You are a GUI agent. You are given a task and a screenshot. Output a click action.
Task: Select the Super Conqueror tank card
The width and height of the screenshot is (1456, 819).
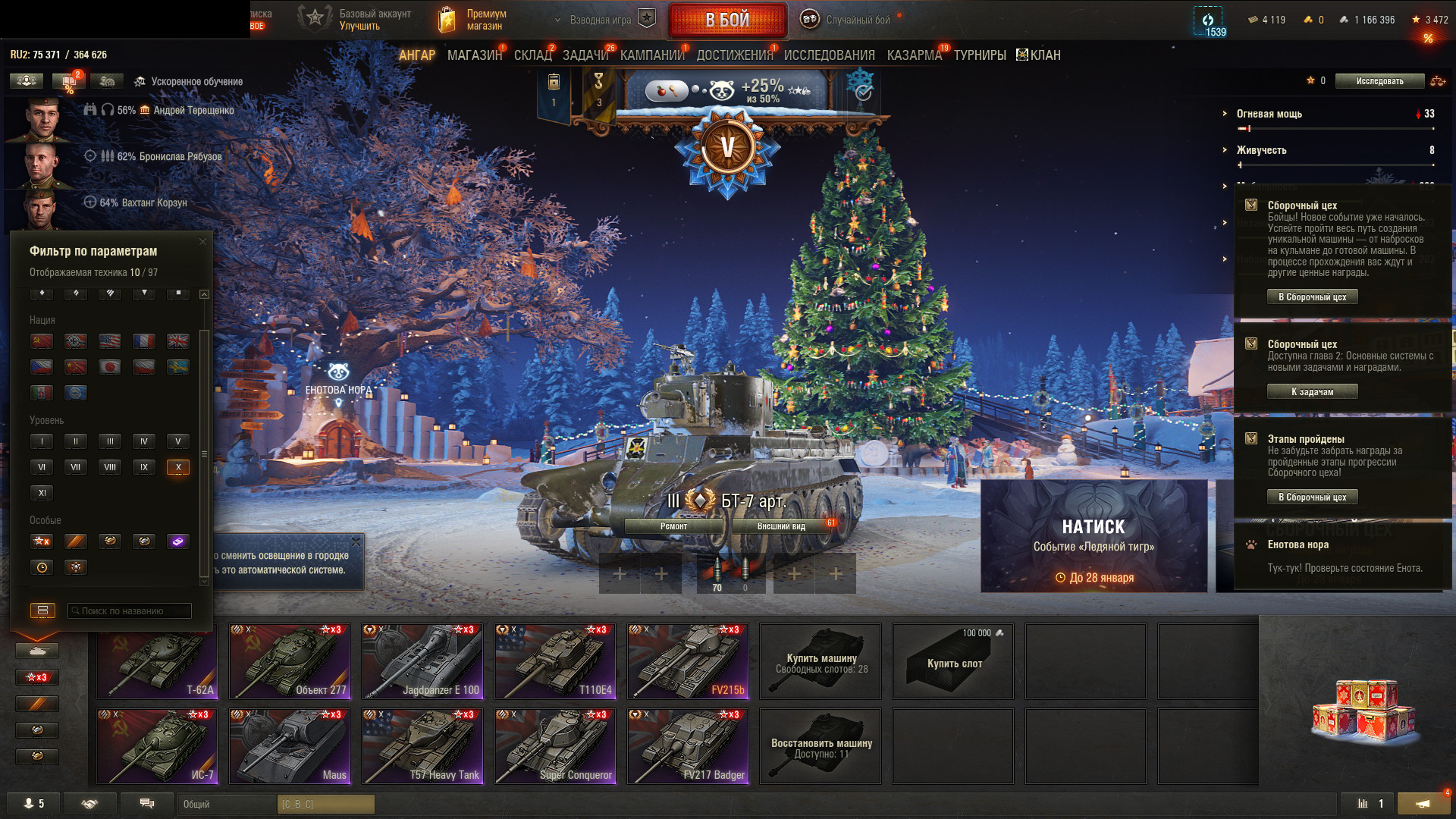555,746
